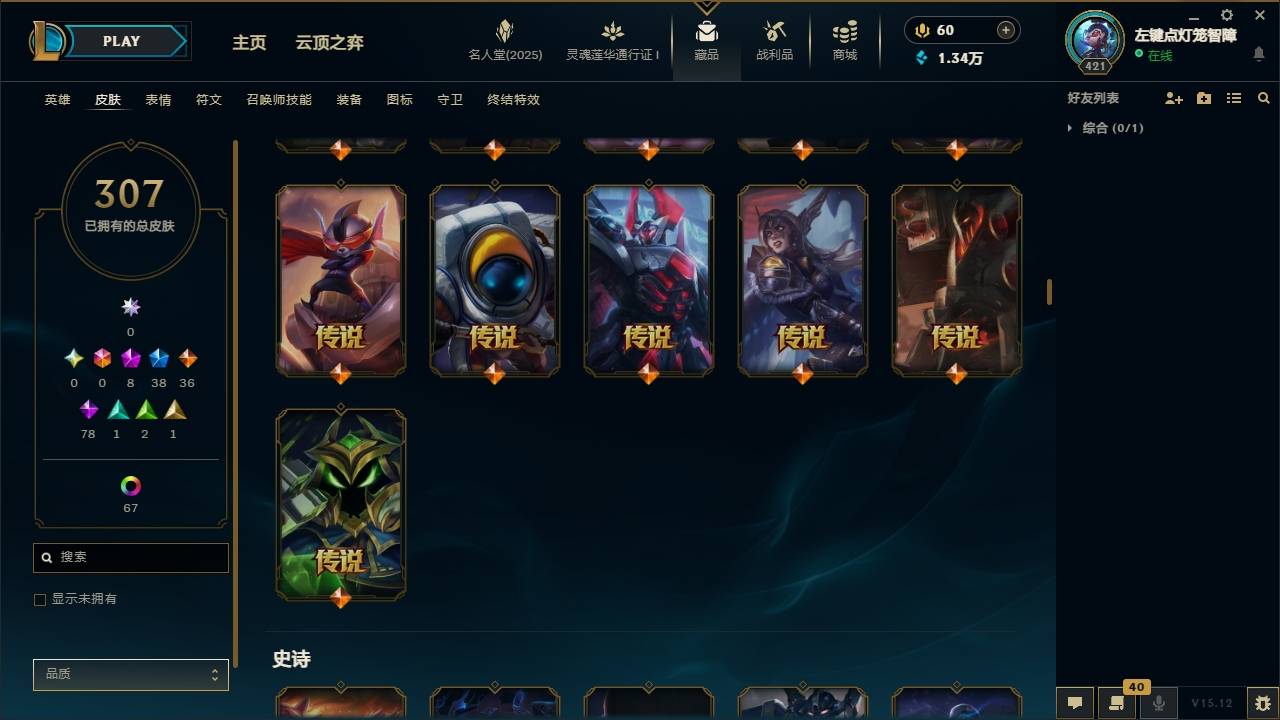Switch to the 云顶之弈 tab
This screenshot has width=1280, height=720.
(330, 43)
